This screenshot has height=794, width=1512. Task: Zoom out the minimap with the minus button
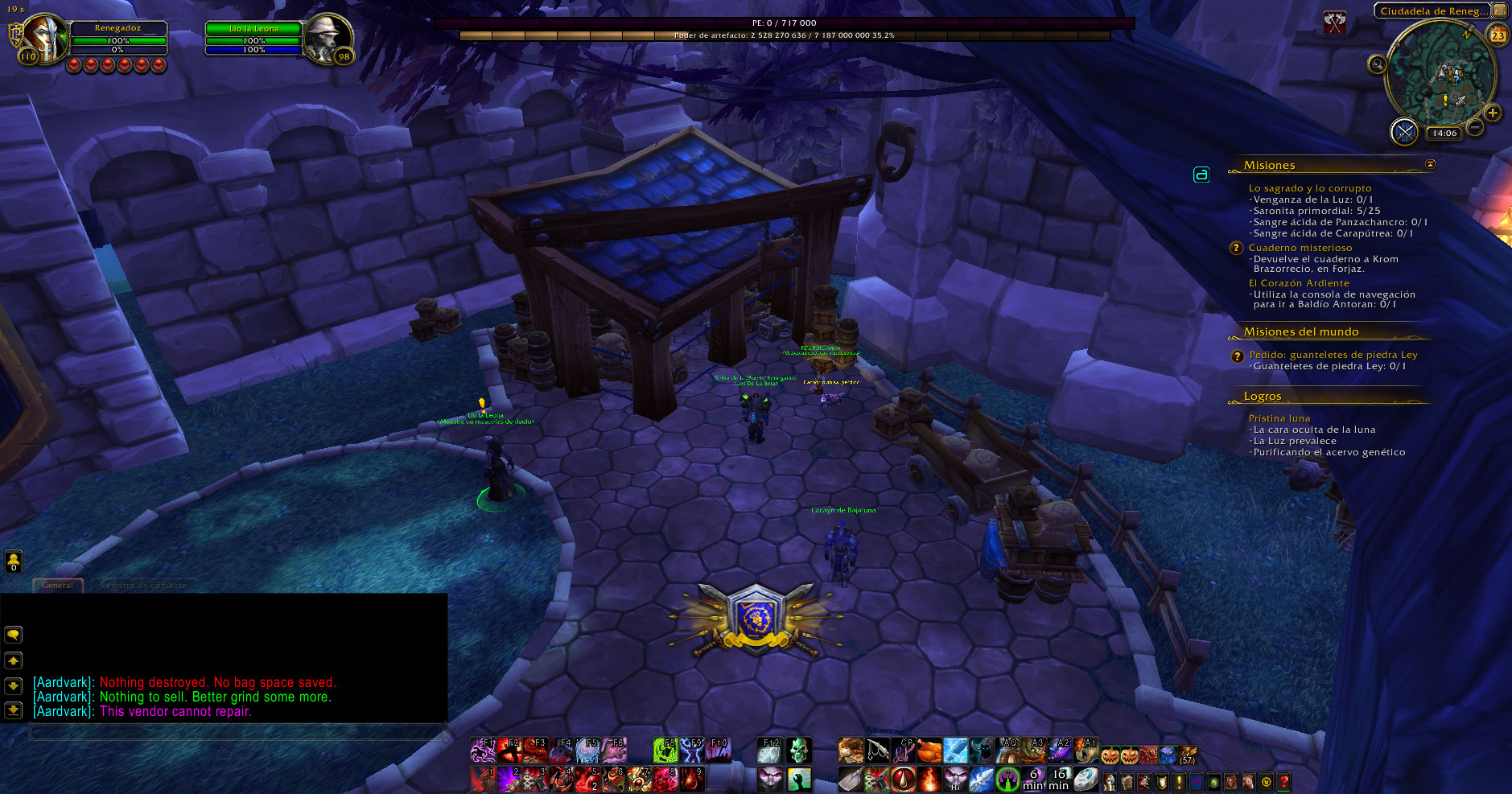coord(1475,127)
